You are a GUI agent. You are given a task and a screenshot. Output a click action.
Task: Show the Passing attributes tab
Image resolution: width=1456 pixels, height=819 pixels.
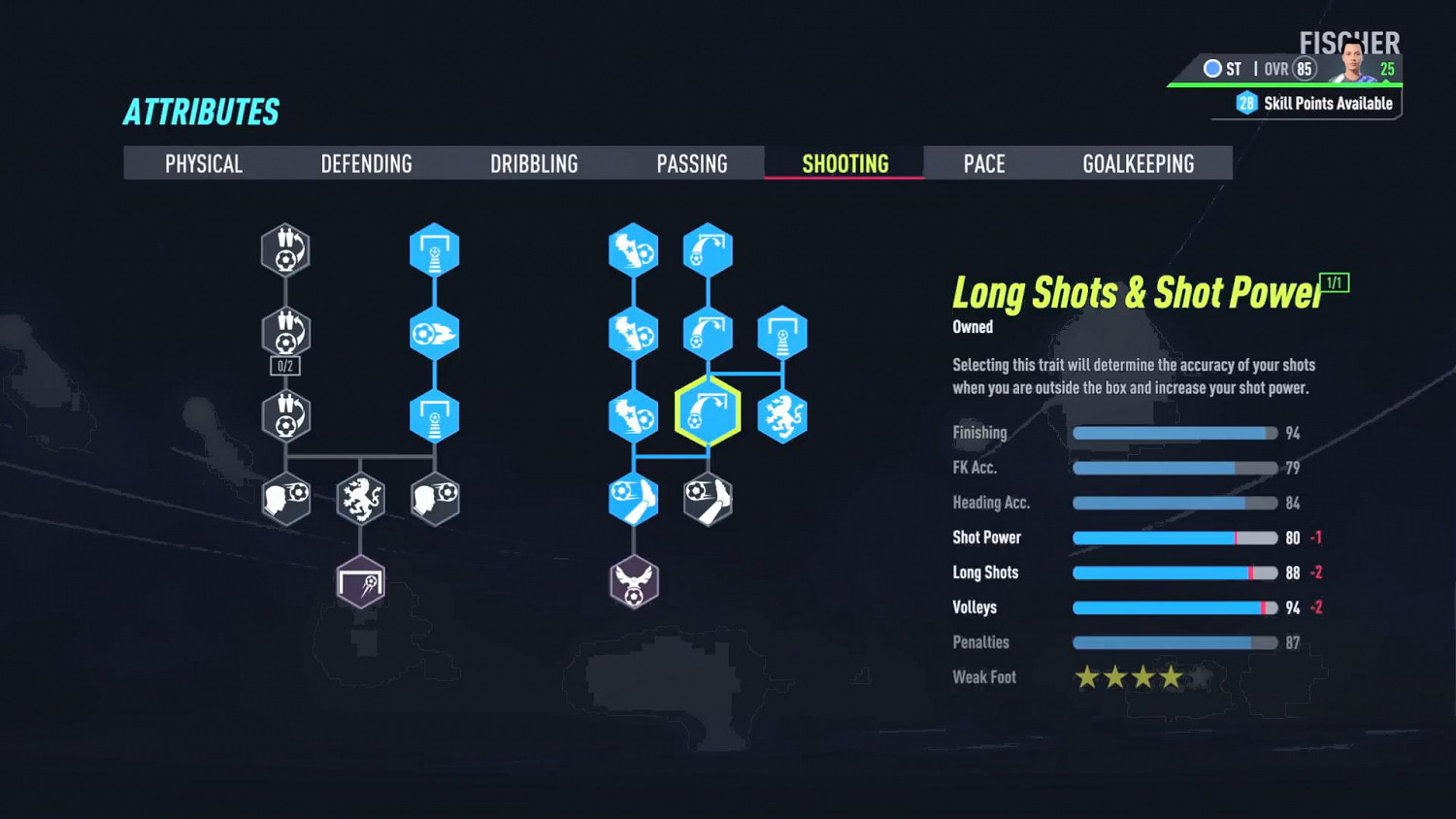(x=691, y=164)
